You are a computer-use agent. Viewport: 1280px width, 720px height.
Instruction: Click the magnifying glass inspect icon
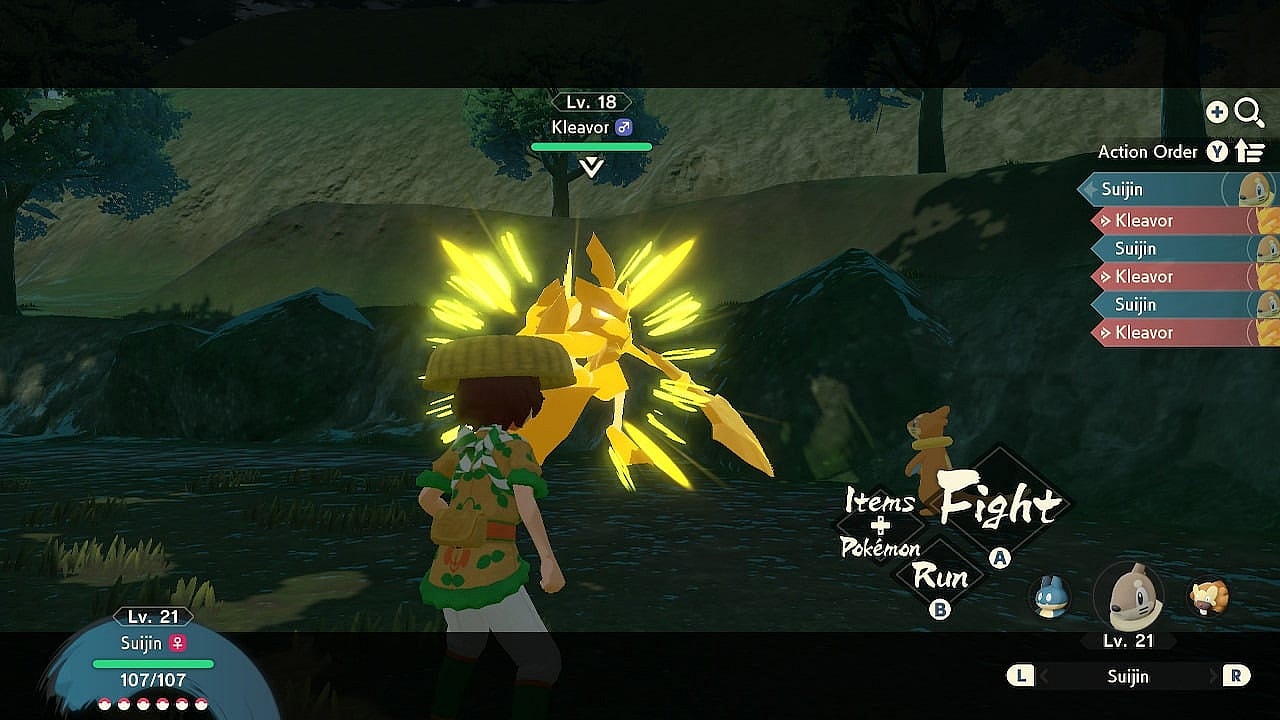[x=1249, y=113]
